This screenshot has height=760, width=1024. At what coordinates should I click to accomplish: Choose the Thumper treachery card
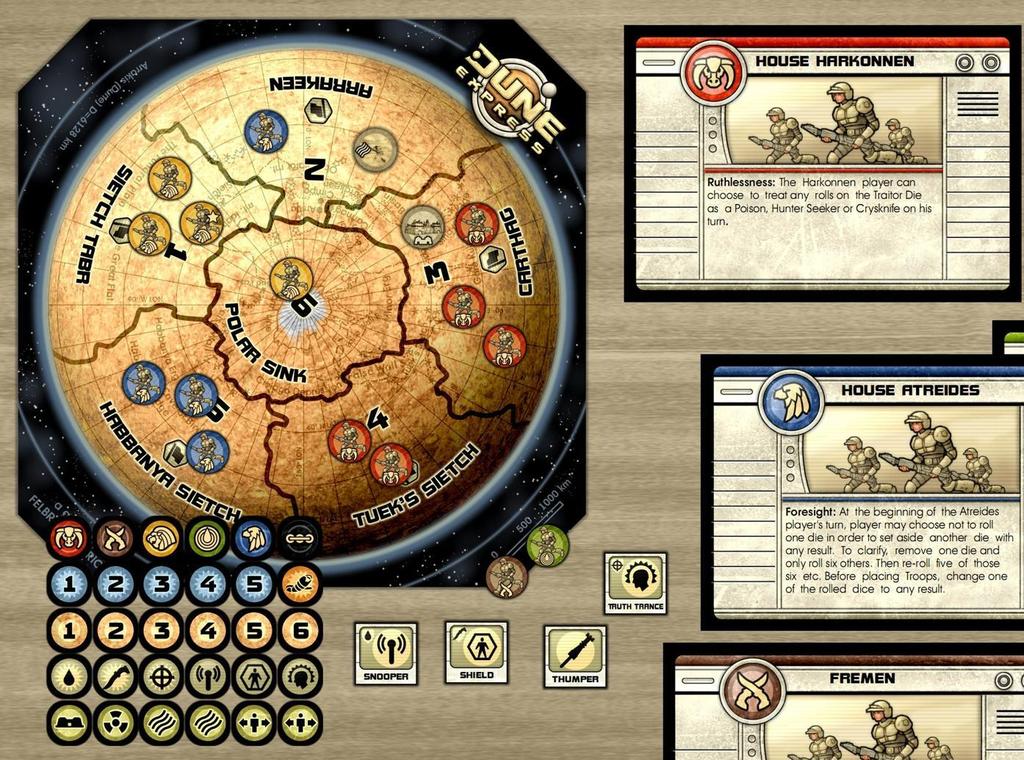tap(575, 657)
